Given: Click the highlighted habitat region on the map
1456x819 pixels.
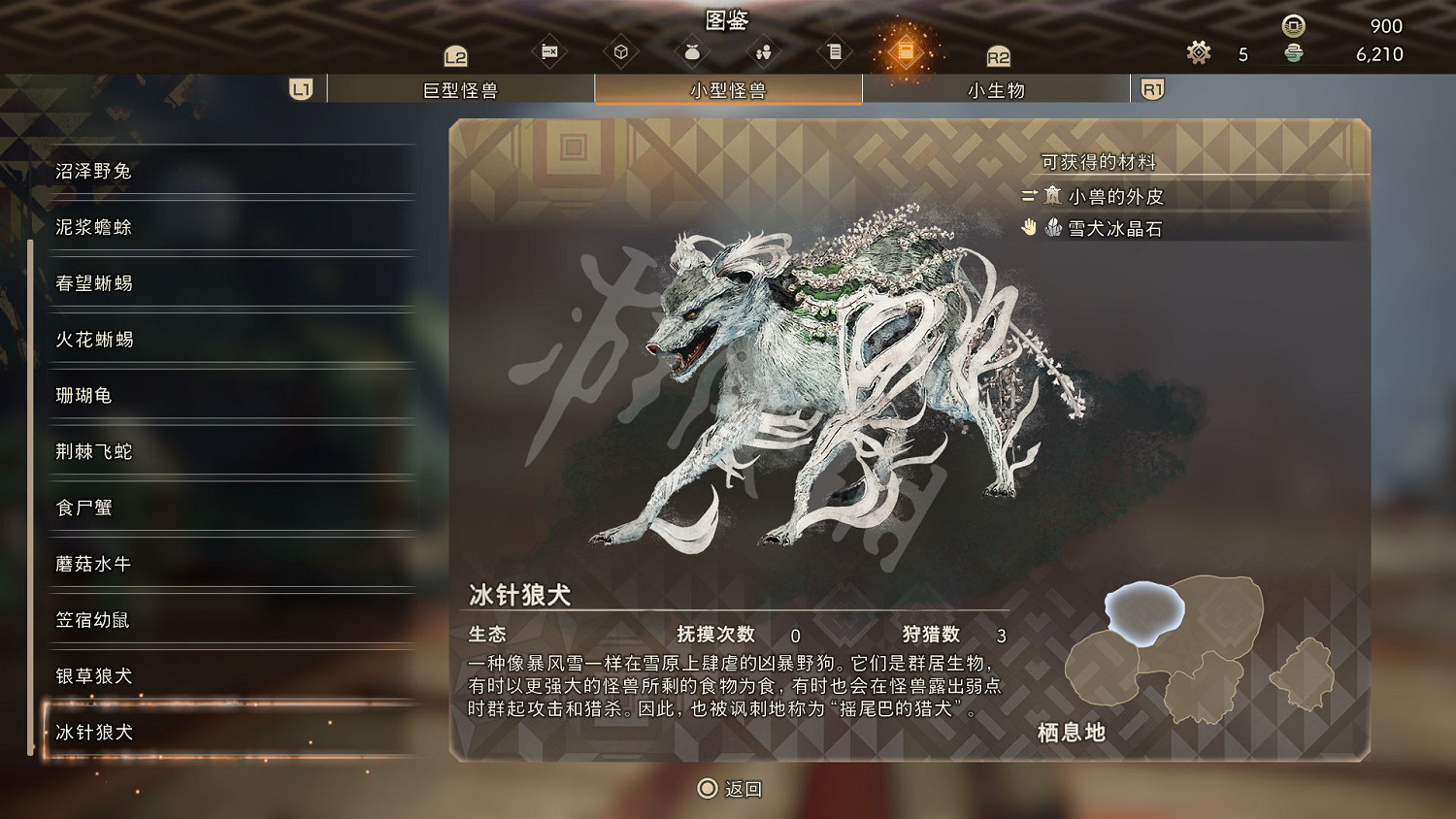Looking at the screenshot, I should pyautogui.click(x=1145, y=610).
